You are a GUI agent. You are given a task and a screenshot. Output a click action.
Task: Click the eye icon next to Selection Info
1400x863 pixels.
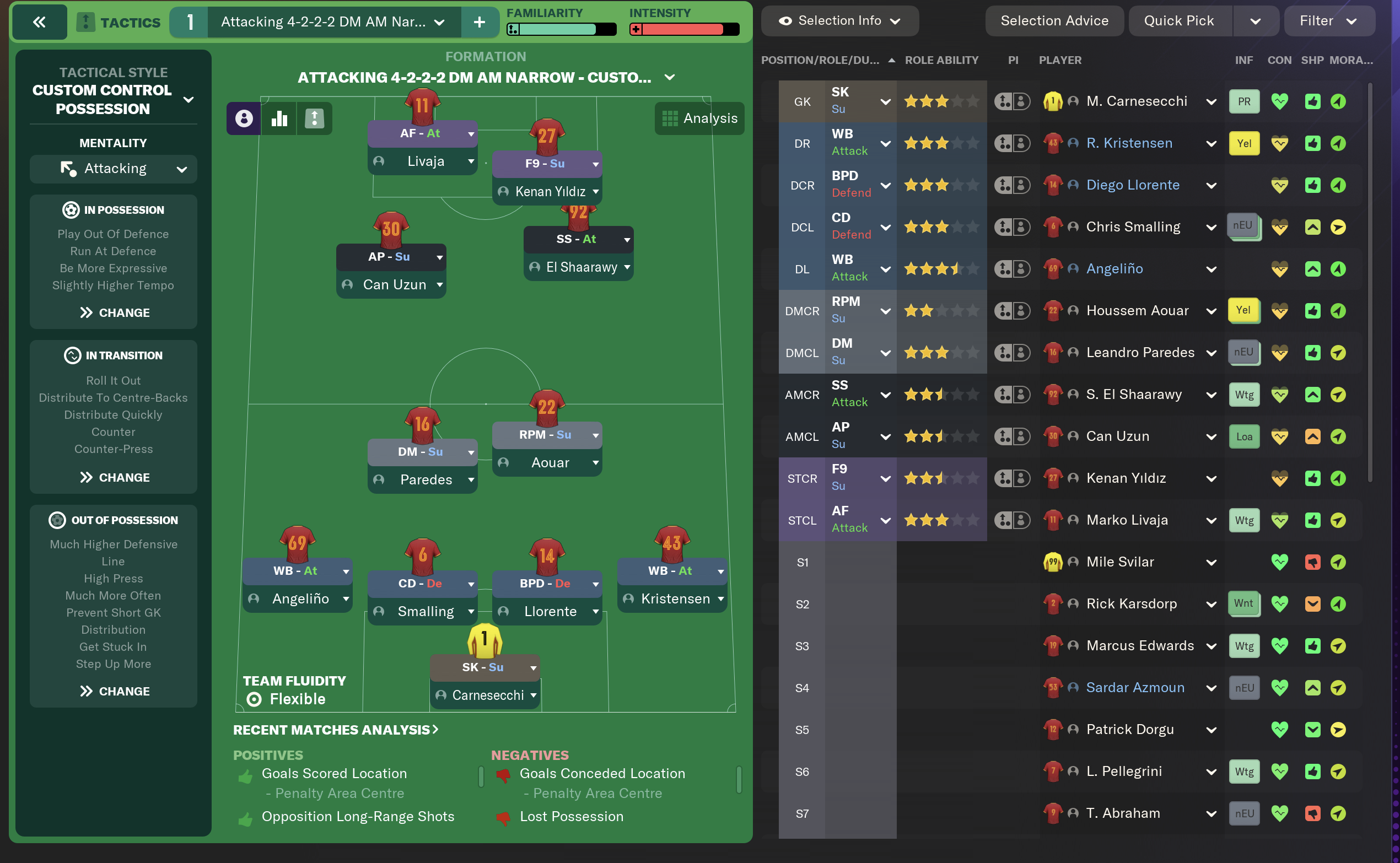[786, 20]
